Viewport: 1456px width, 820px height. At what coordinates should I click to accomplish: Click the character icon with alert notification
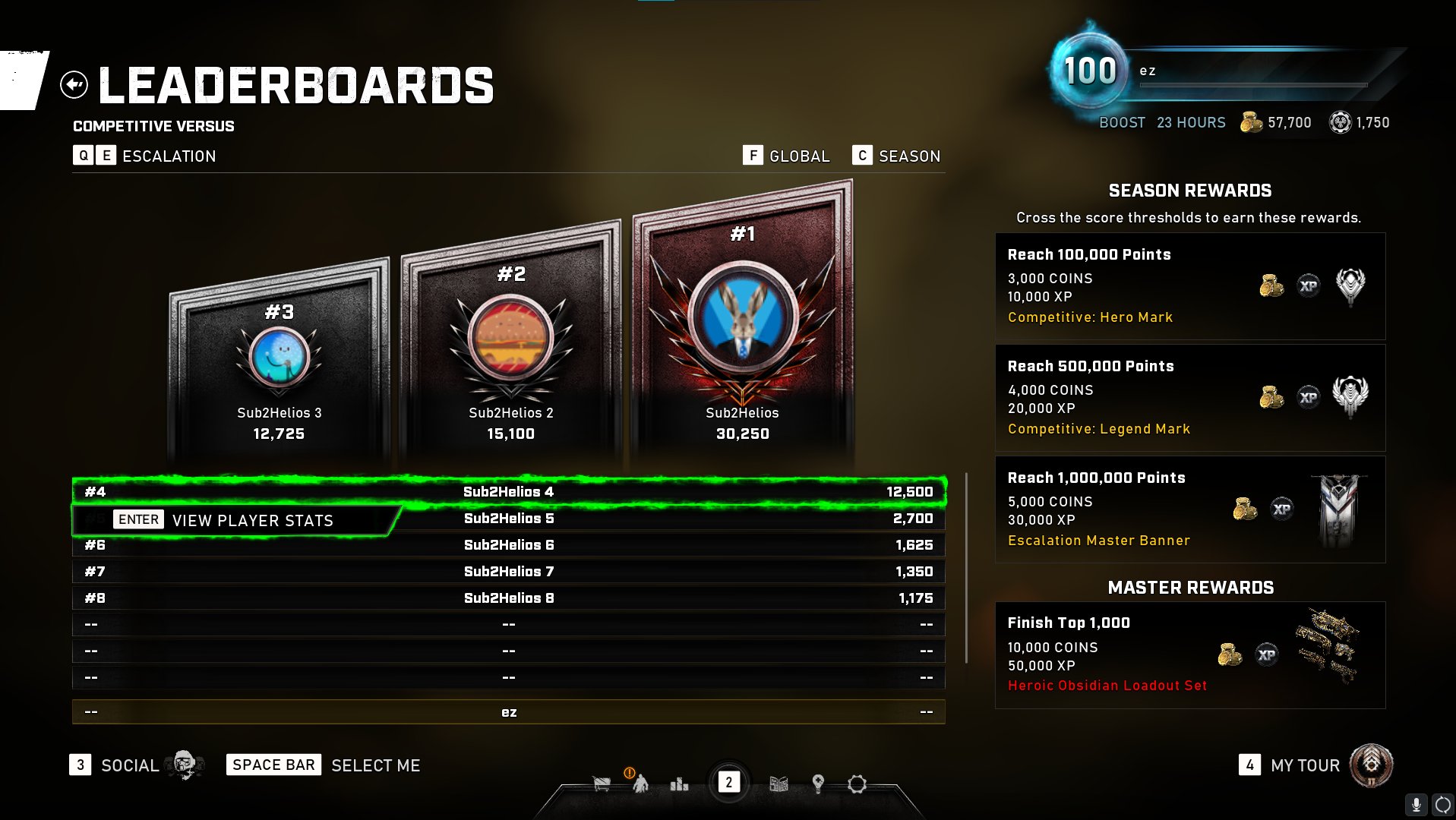pyautogui.click(x=642, y=784)
